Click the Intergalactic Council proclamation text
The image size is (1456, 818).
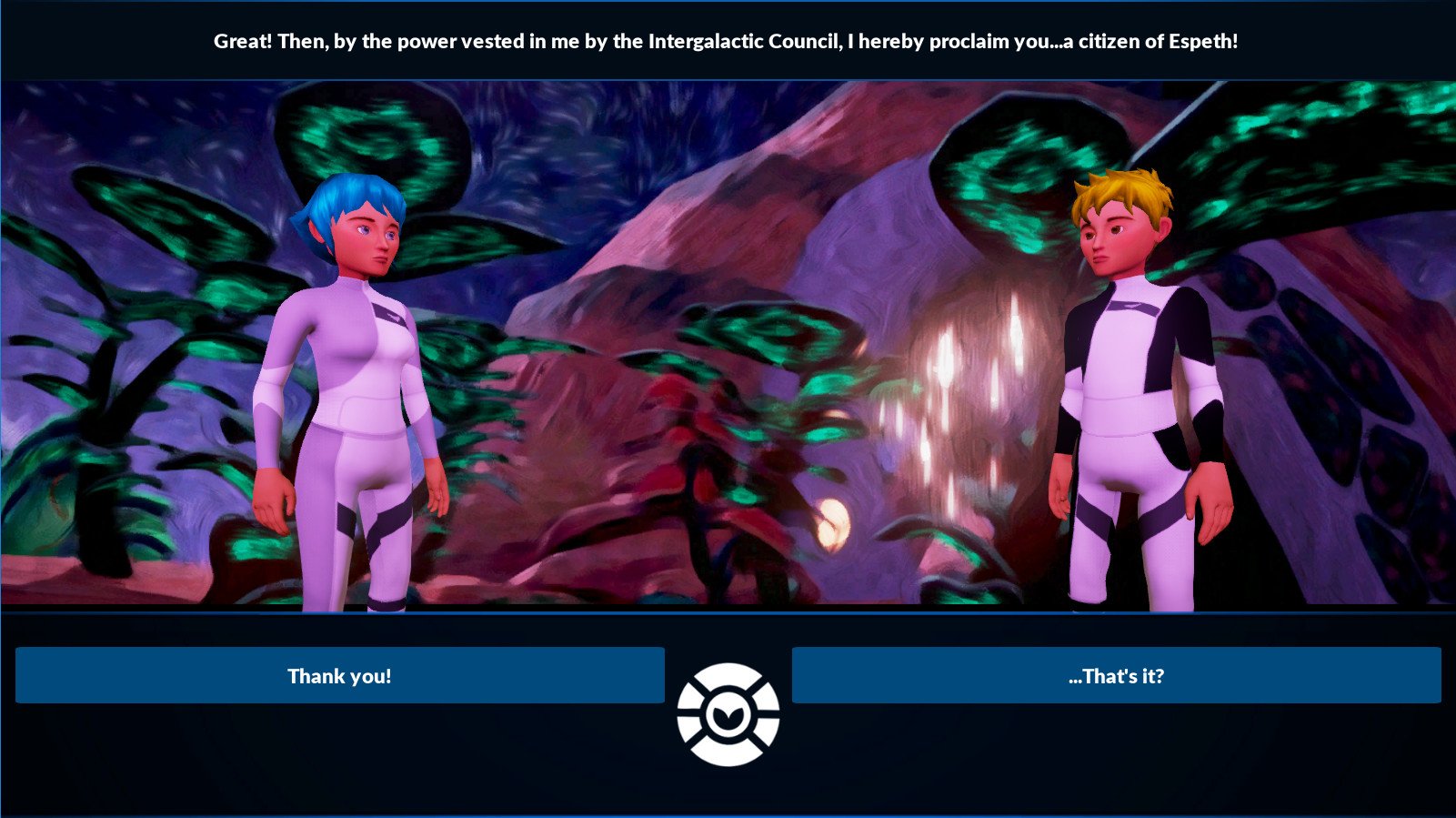pos(728,41)
